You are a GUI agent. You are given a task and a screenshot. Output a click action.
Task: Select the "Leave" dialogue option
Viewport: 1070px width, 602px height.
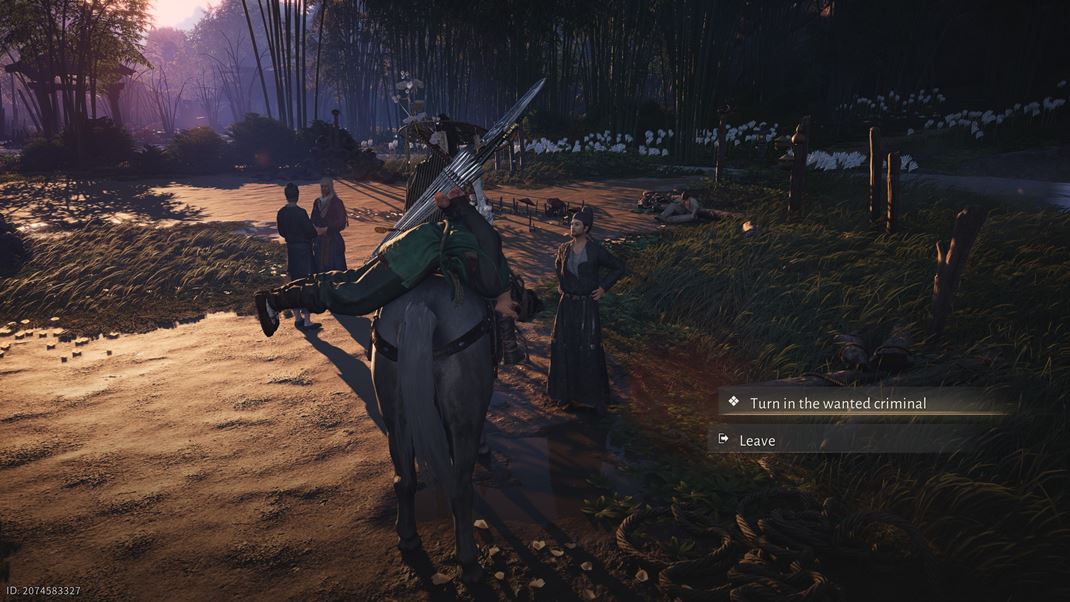pyautogui.click(x=757, y=440)
